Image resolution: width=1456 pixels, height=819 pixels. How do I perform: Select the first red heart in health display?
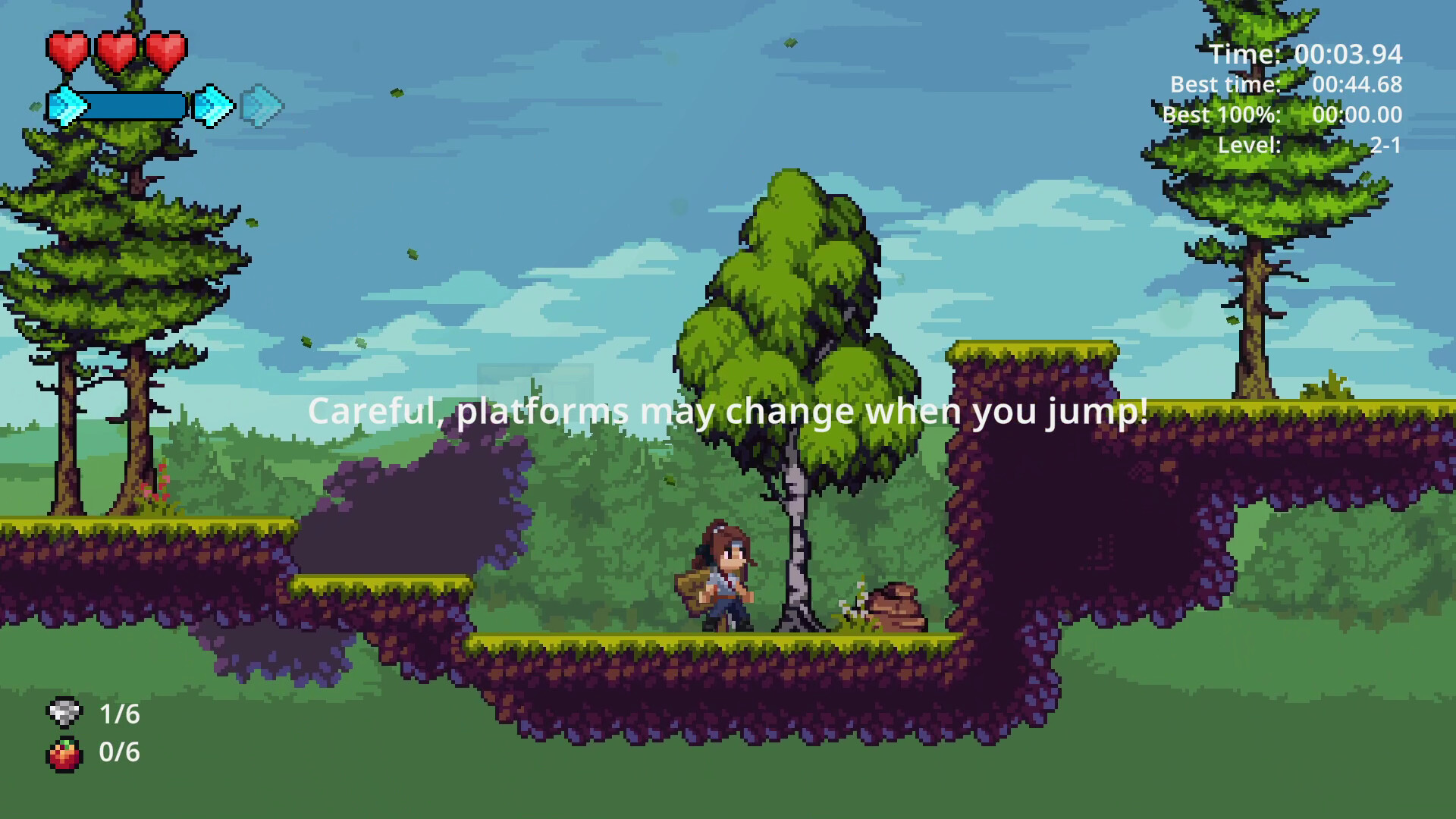[68, 52]
